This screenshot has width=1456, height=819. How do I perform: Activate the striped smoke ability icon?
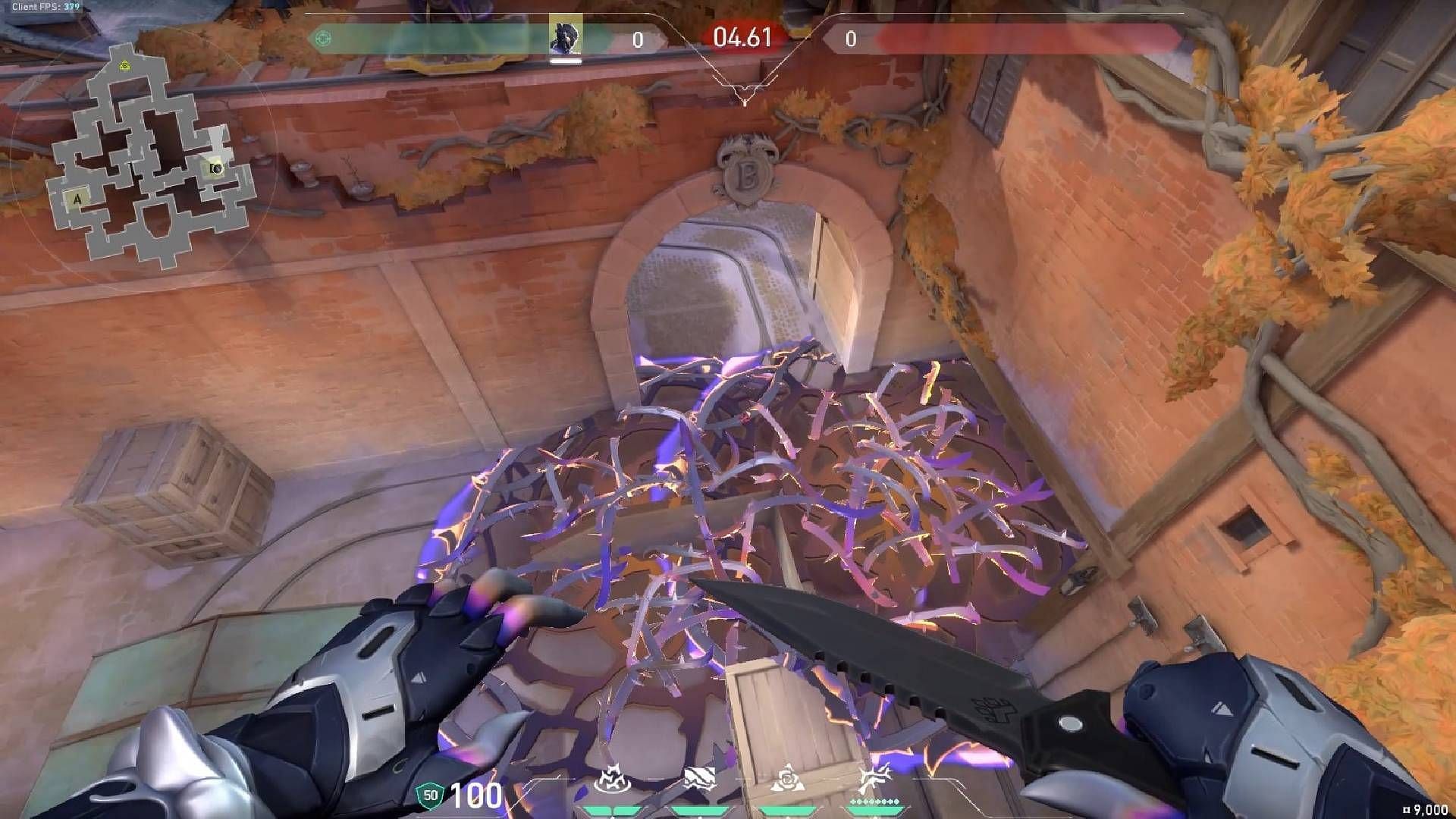[700, 780]
